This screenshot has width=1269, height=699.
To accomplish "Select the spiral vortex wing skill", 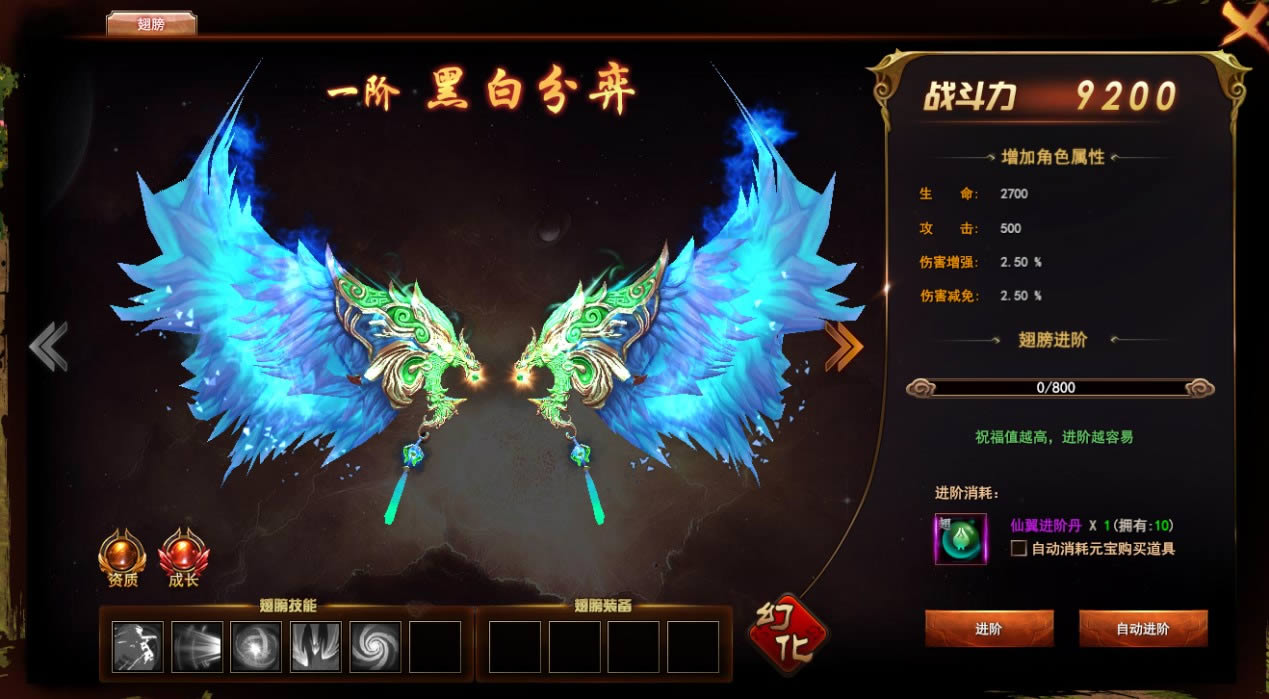I will coord(375,646).
